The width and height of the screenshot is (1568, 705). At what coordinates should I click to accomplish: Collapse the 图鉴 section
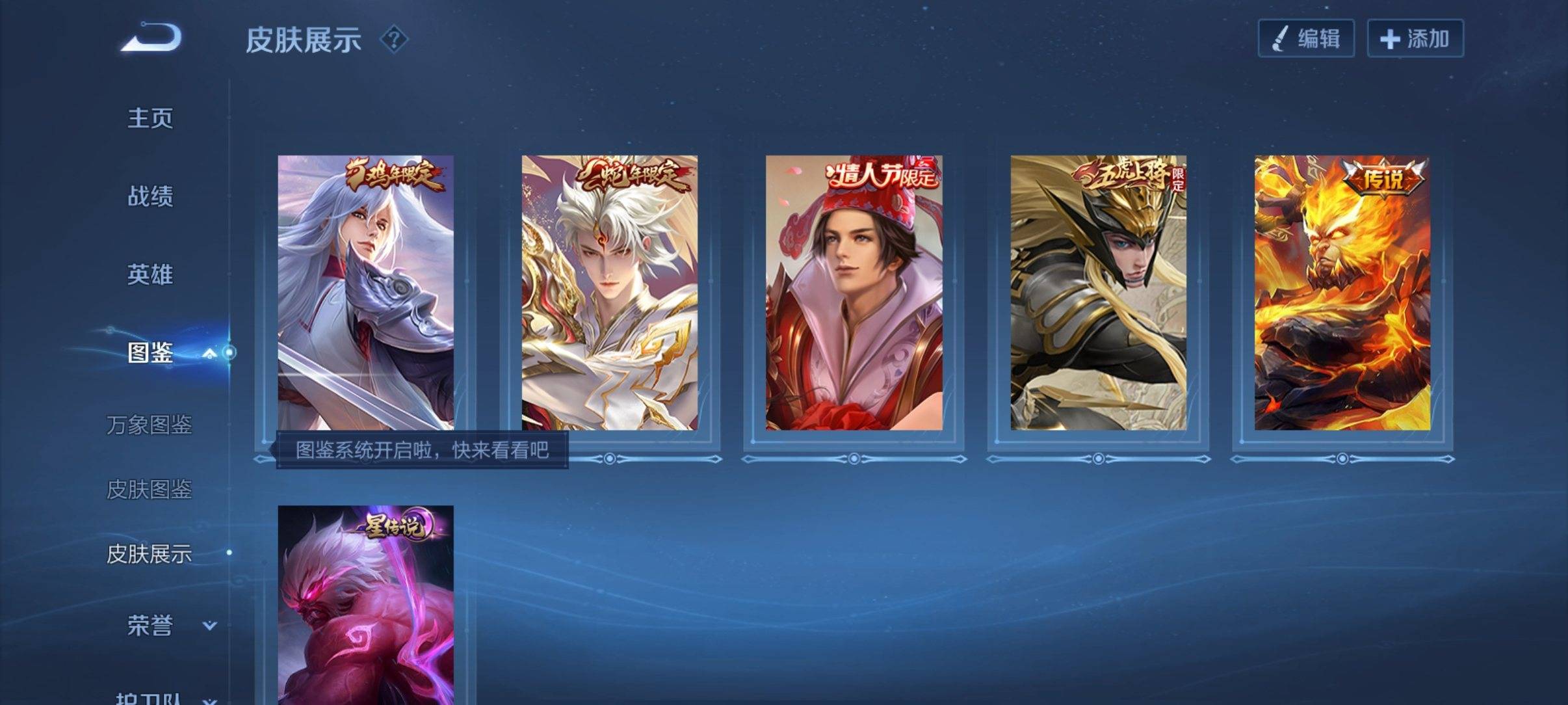pyautogui.click(x=209, y=353)
